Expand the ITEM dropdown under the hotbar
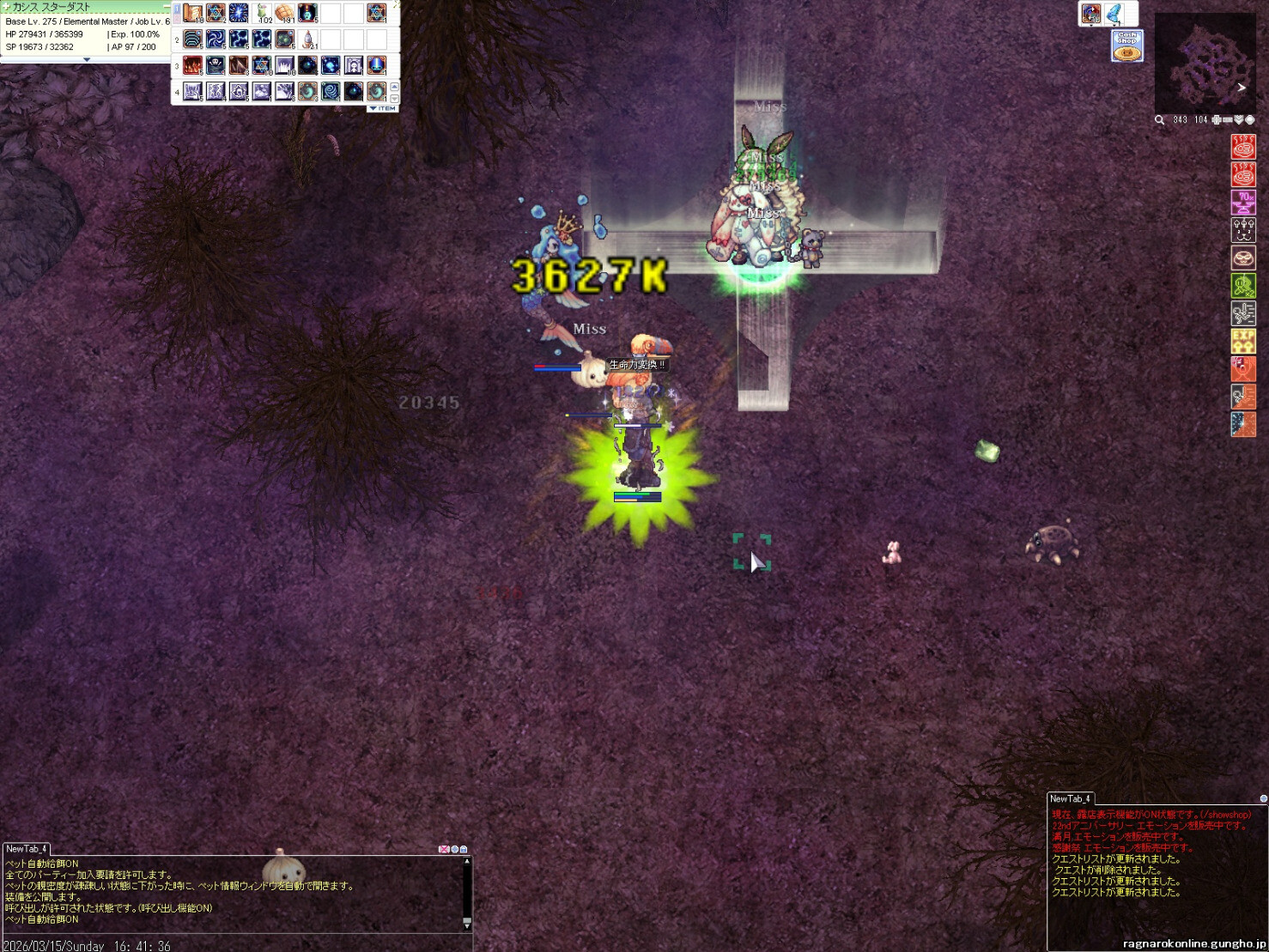The width and height of the screenshot is (1269, 952). point(383,109)
